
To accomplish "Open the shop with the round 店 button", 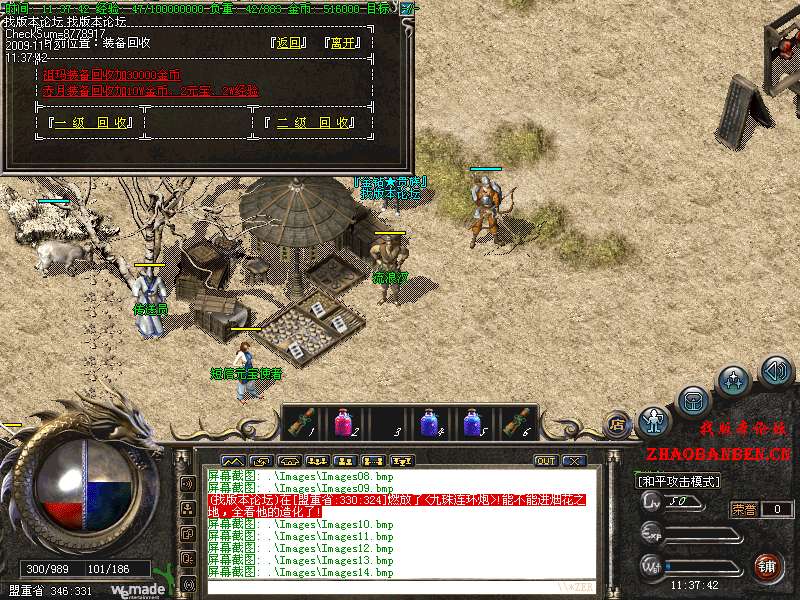I will pyautogui.click(x=618, y=423).
